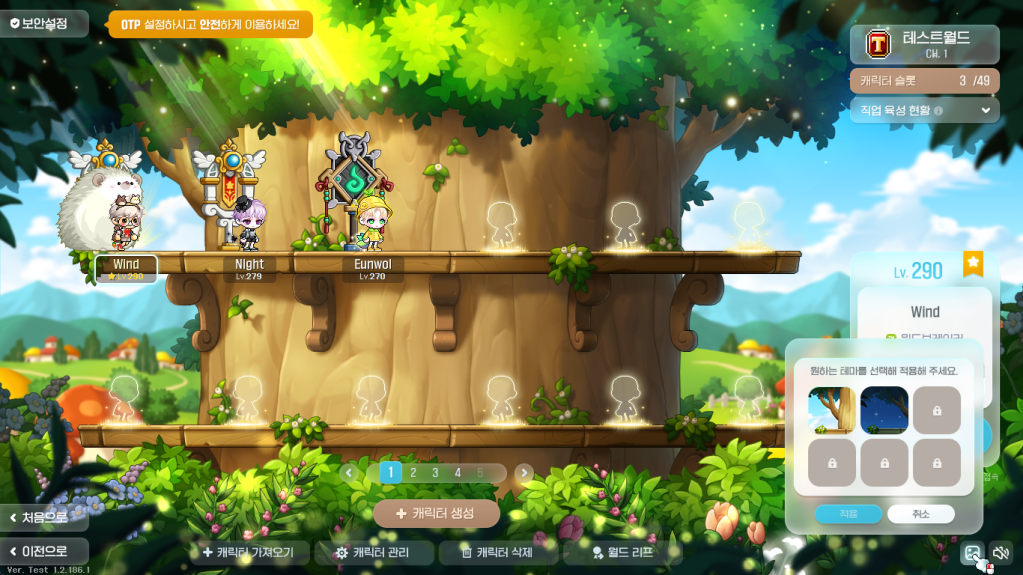
Task: Open 캐릭터 관리 character management
Action: (x=374, y=552)
